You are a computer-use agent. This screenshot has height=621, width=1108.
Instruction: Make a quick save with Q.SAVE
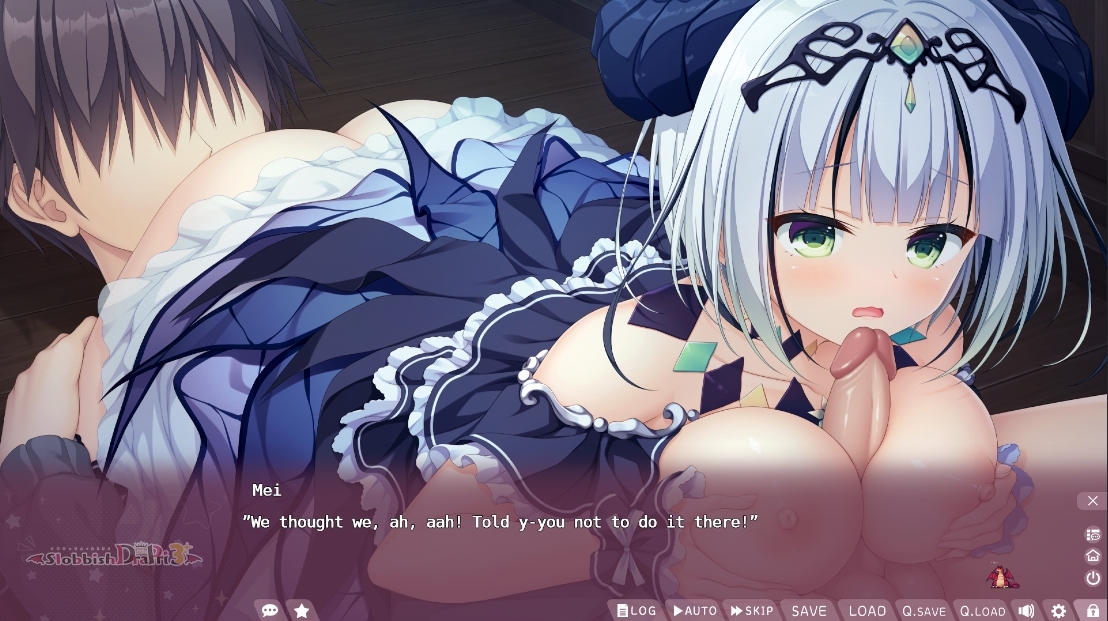[x=924, y=610]
